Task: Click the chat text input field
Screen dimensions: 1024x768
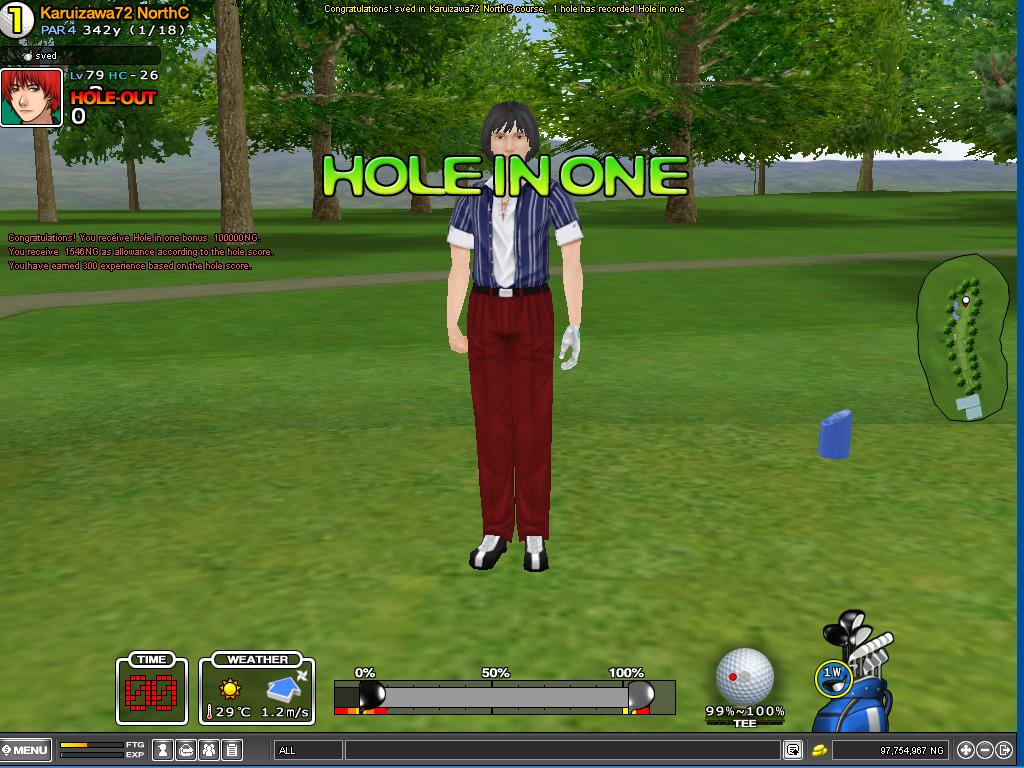Action: 562,750
